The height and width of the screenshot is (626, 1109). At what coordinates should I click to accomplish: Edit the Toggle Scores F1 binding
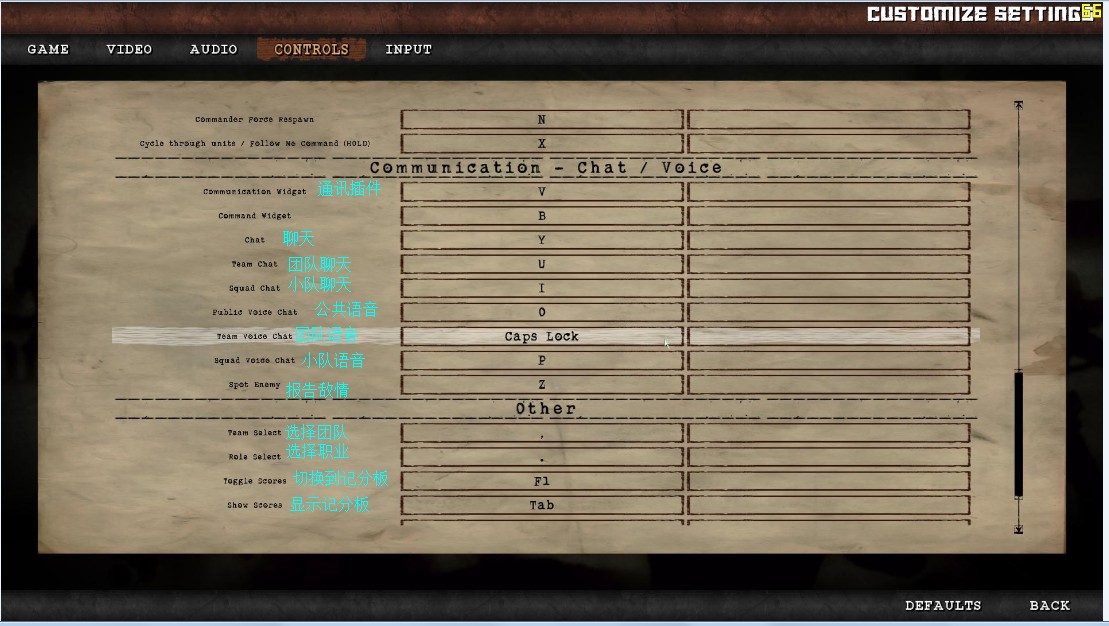click(x=542, y=481)
